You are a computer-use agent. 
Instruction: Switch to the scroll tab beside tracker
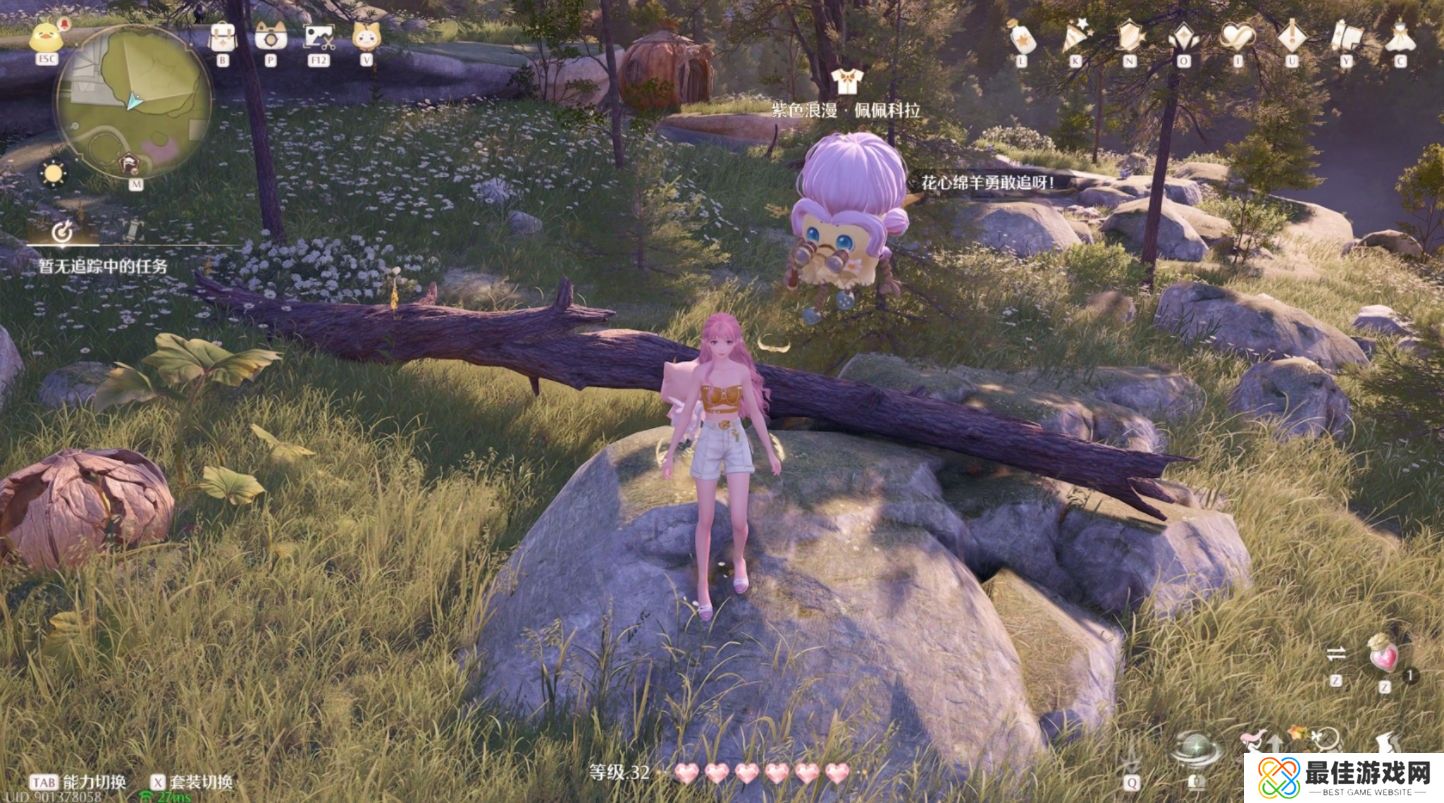(131, 232)
